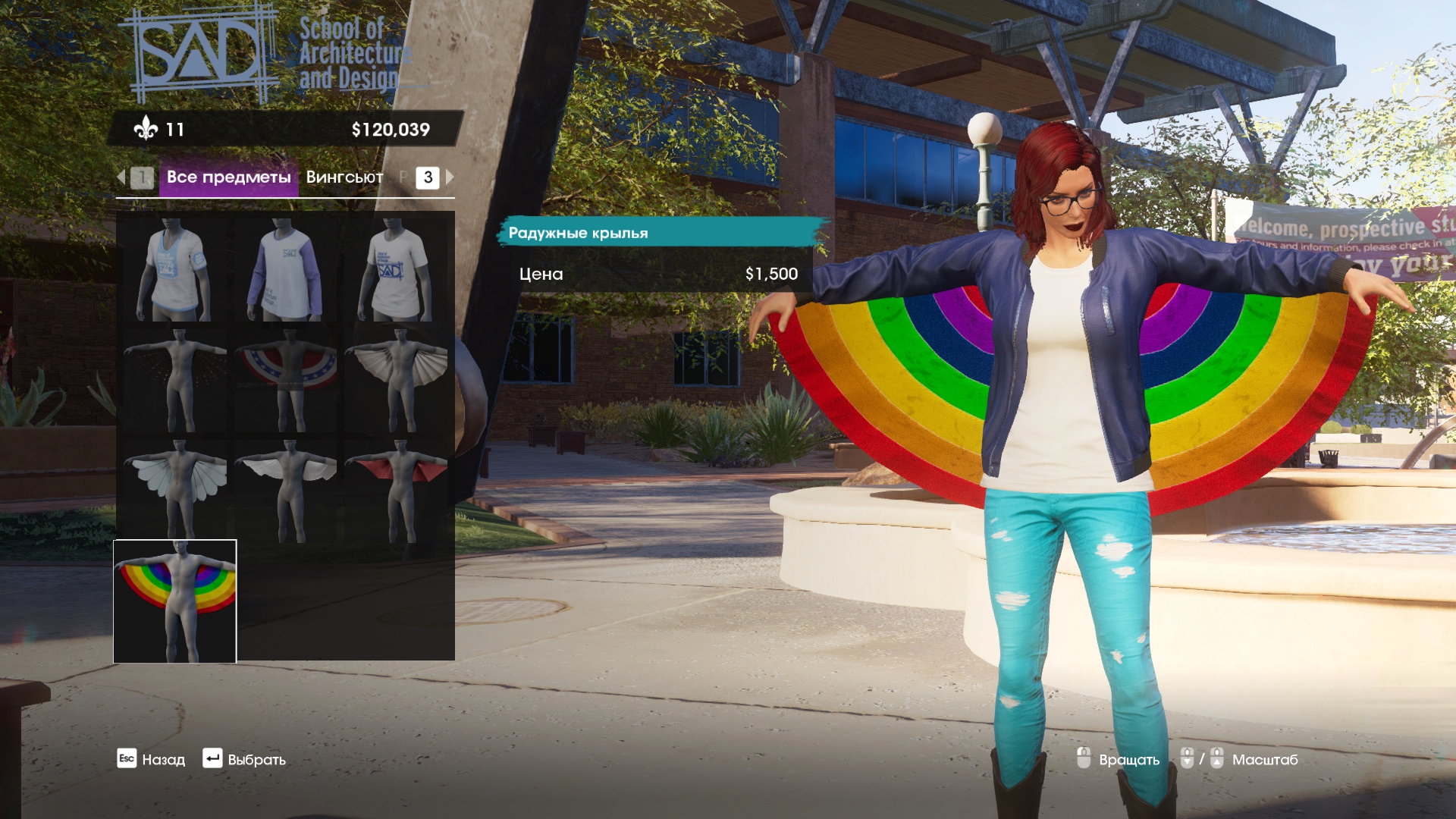Click the Назад back button
This screenshot has width=1456, height=819.
[152, 759]
